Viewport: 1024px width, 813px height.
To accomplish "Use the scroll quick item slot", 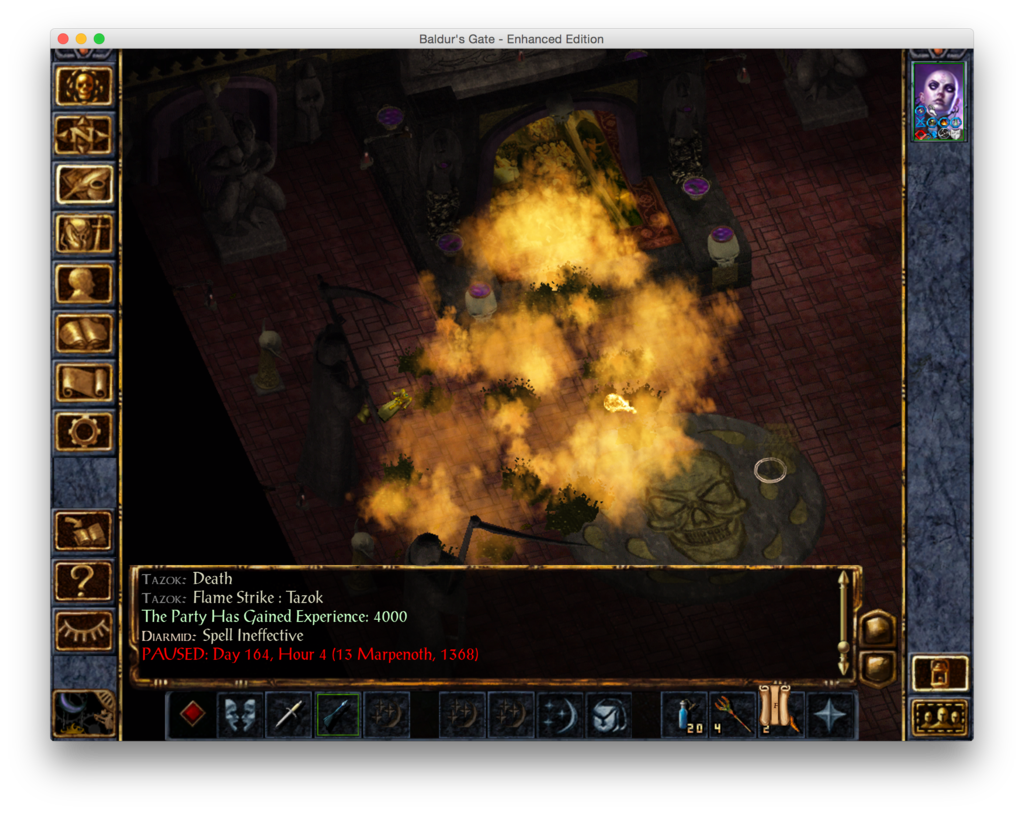I will (x=781, y=712).
